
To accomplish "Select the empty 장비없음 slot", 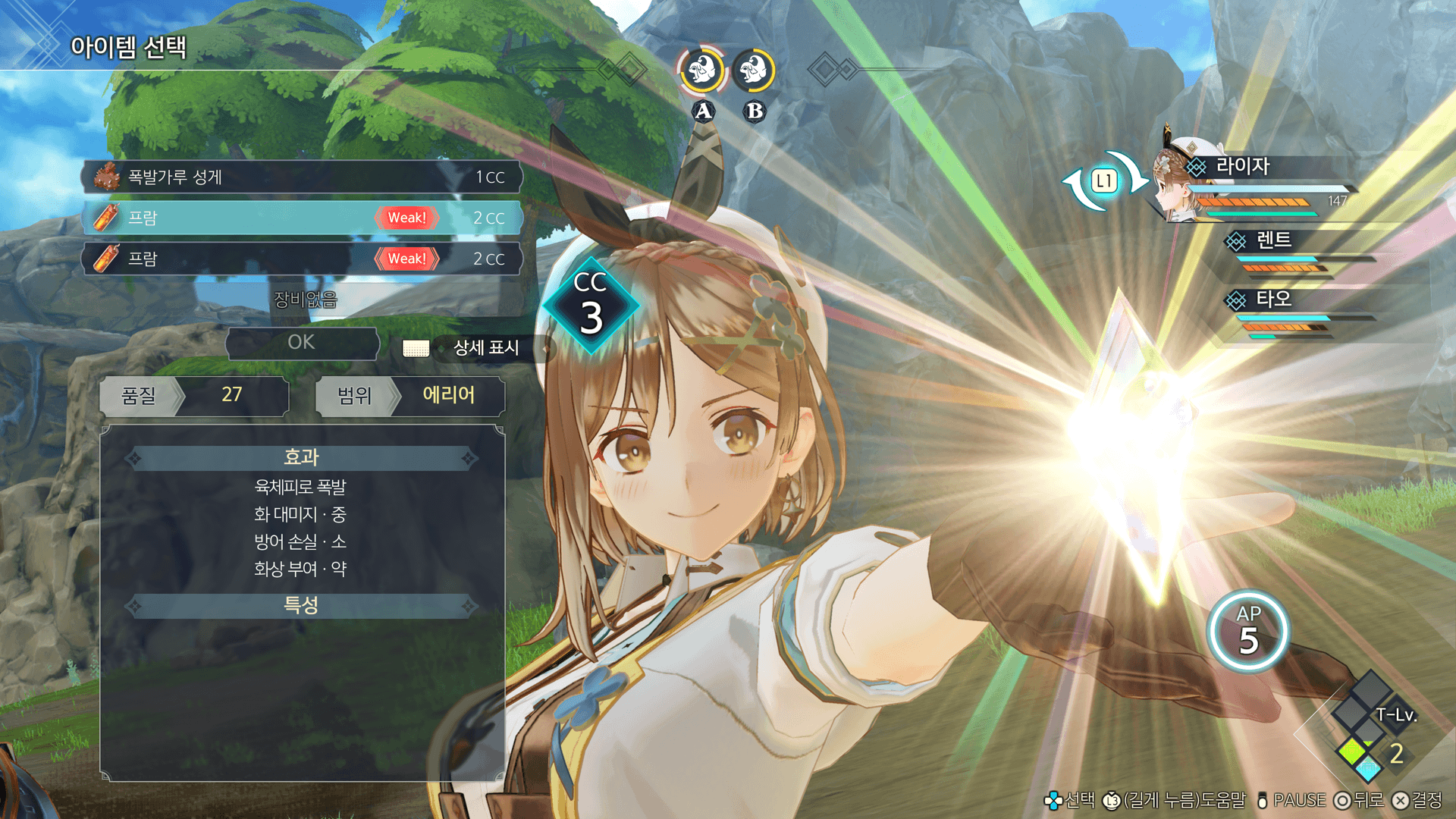I will (x=305, y=300).
